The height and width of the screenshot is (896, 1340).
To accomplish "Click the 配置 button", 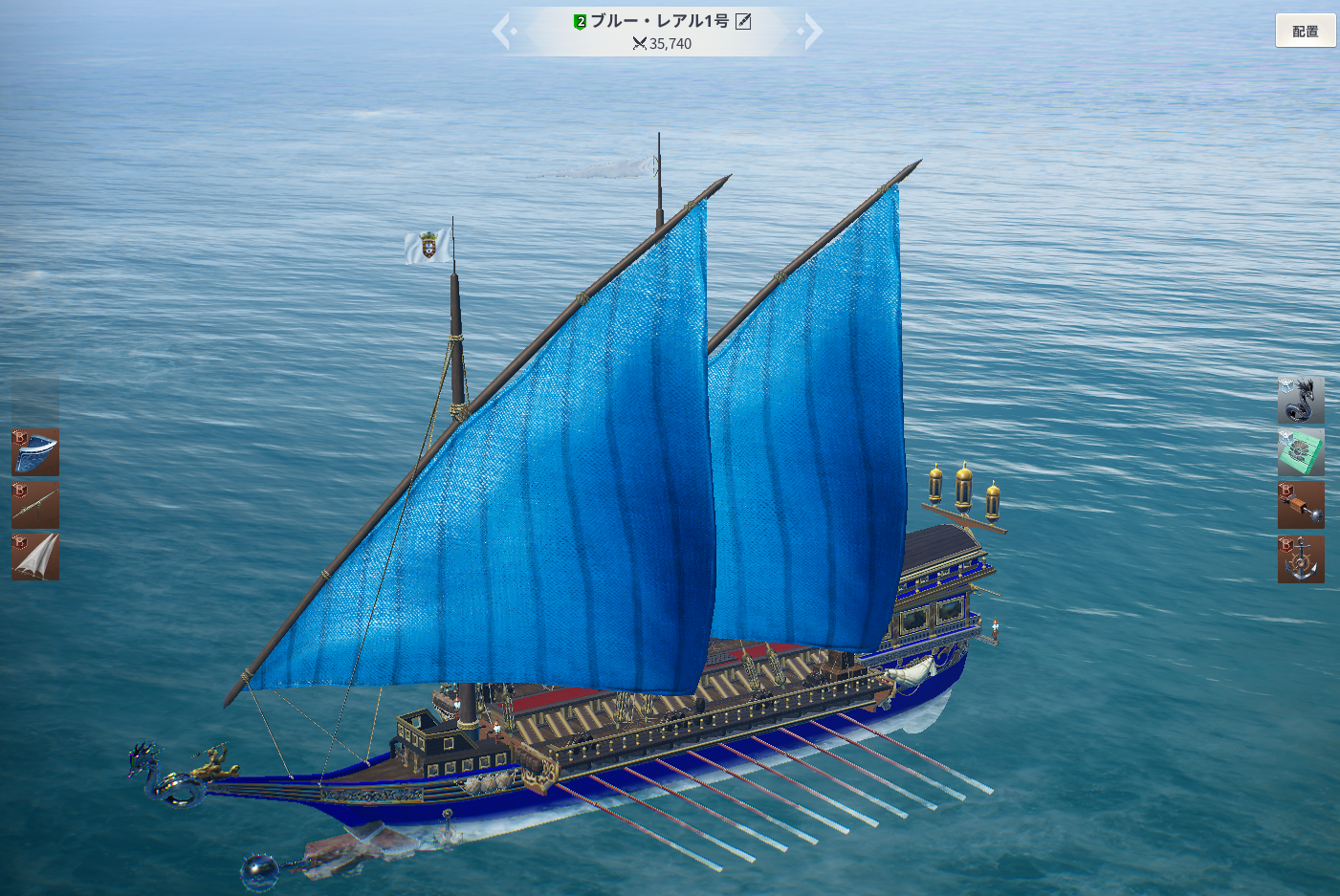I will (1305, 32).
